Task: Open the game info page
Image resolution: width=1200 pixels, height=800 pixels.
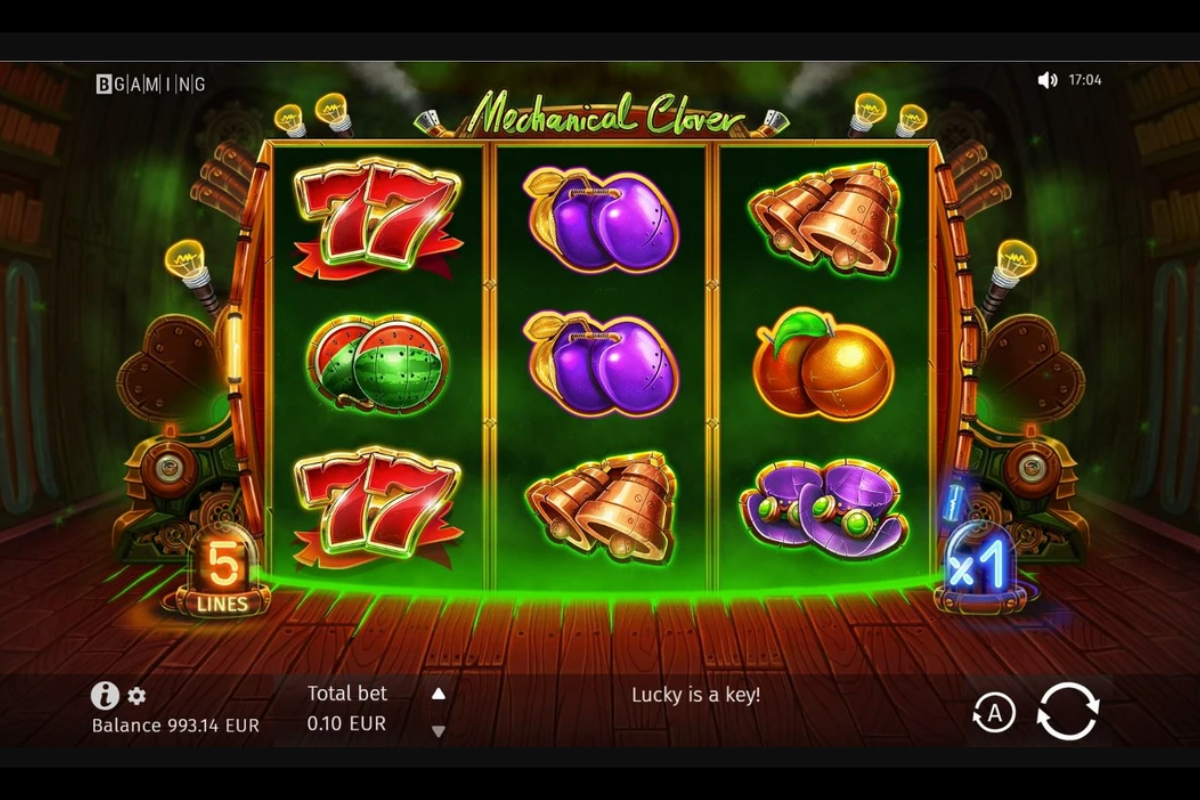Action: tap(105, 695)
